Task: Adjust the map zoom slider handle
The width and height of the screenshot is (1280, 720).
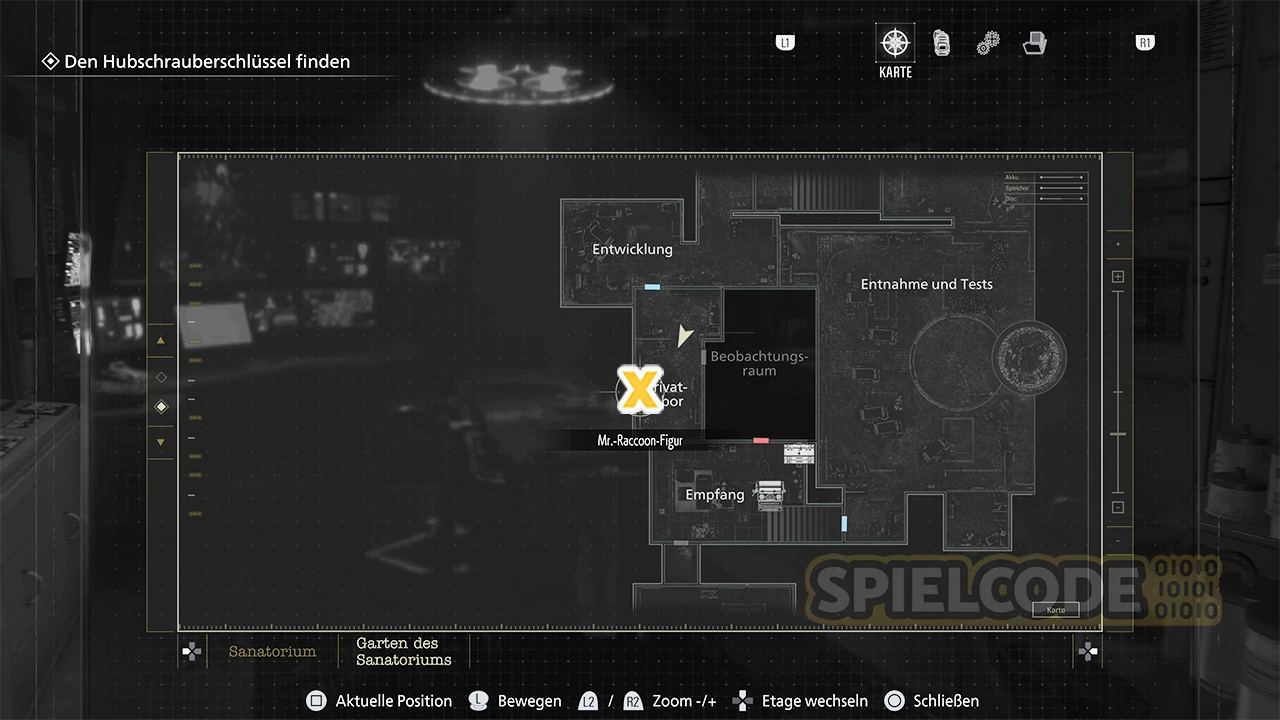Action: click(1118, 434)
